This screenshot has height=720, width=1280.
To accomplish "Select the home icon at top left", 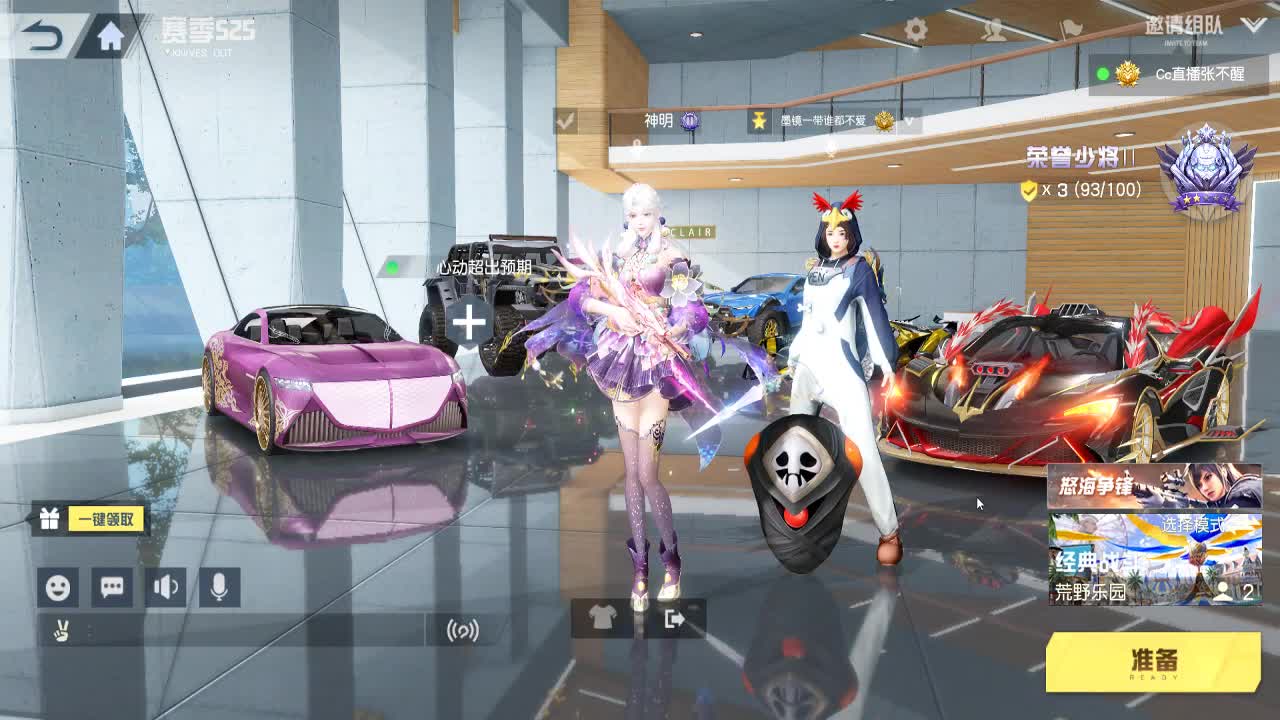I will (110, 33).
